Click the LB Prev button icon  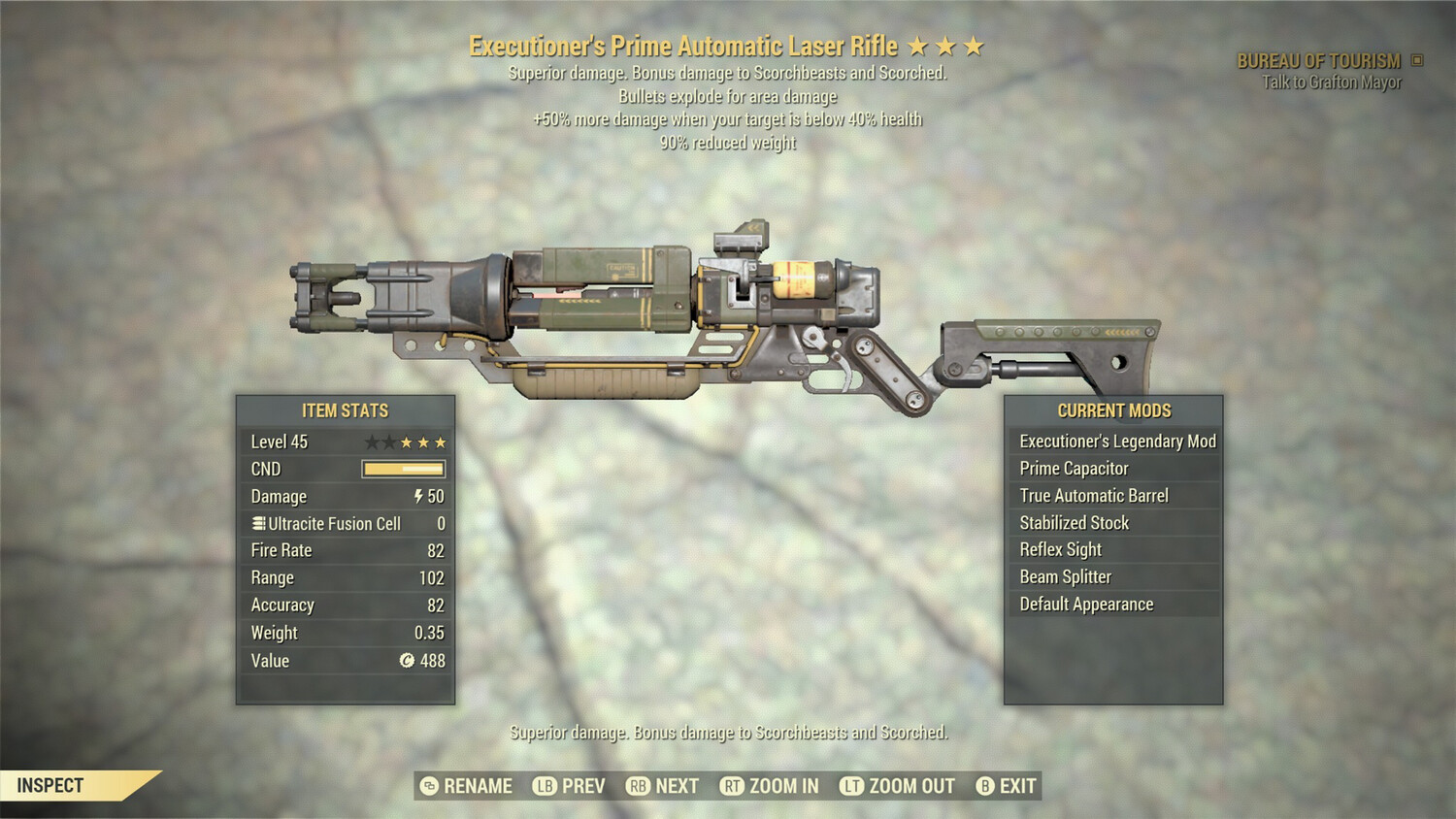coord(545,786)
